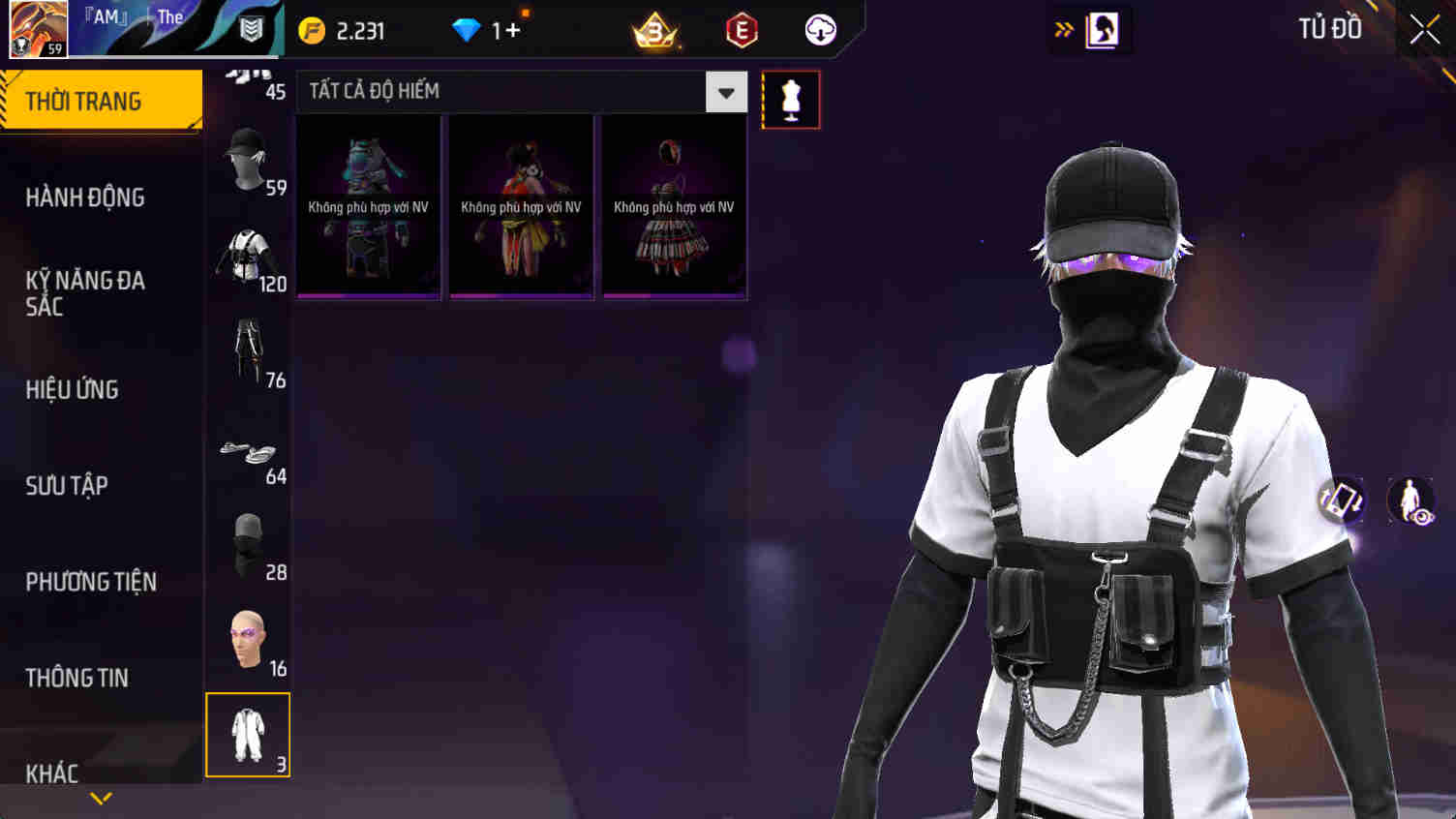Select the highlighted white outfit slot showing 3
This screenshot has height=819, width=1456.
point(248,734)
